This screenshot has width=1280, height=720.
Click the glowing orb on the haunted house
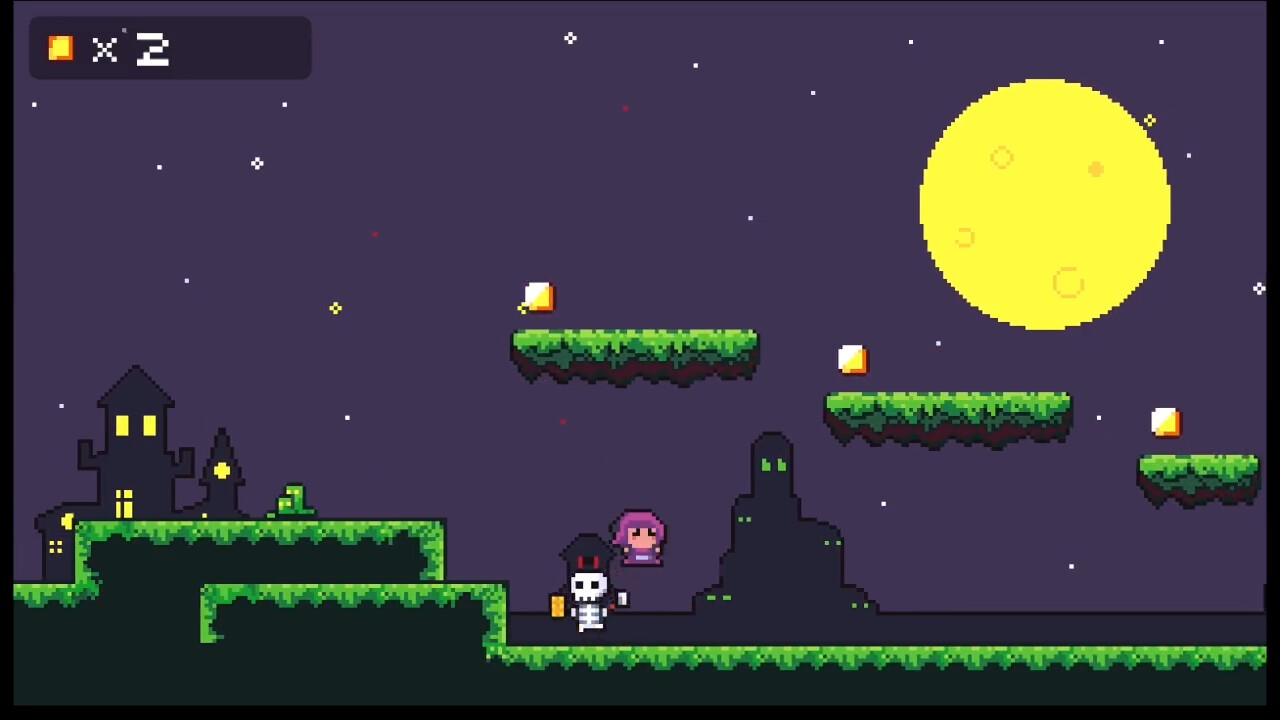tap(221, 470)
